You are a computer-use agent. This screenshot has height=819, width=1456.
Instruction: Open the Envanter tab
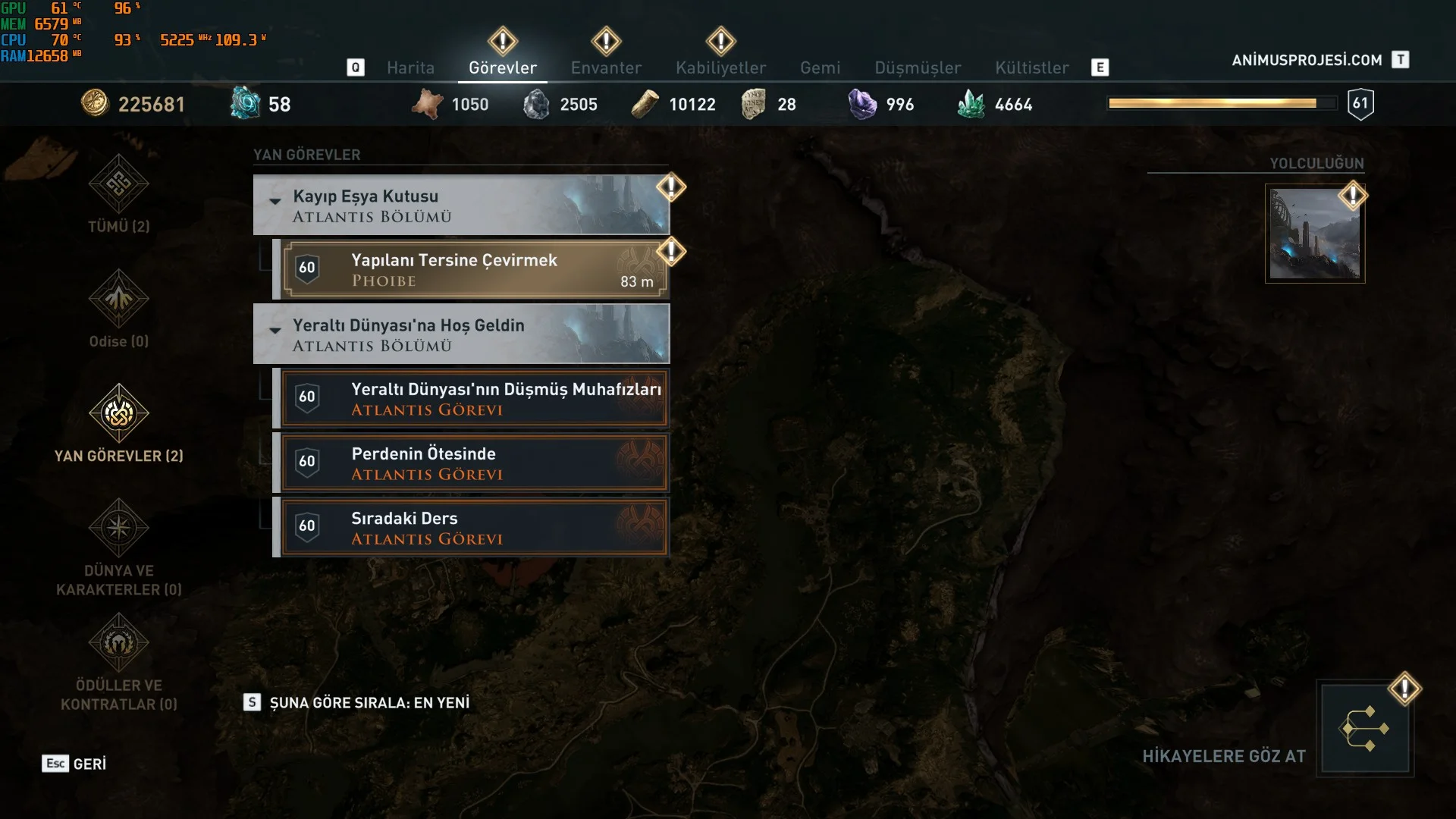tap(606, 67)
